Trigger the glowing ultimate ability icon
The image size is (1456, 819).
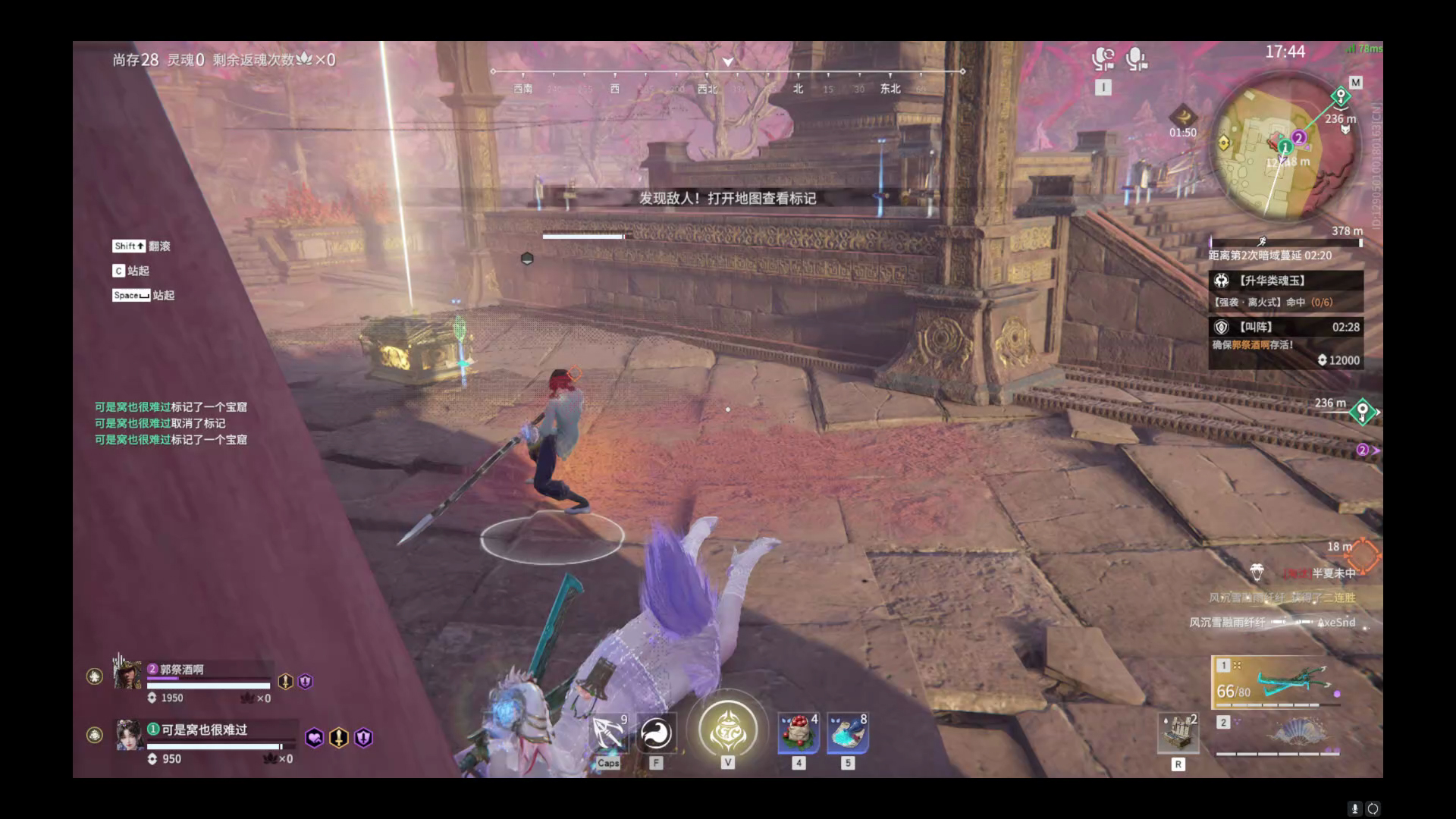pyautogui.click(x=727, y=730)
